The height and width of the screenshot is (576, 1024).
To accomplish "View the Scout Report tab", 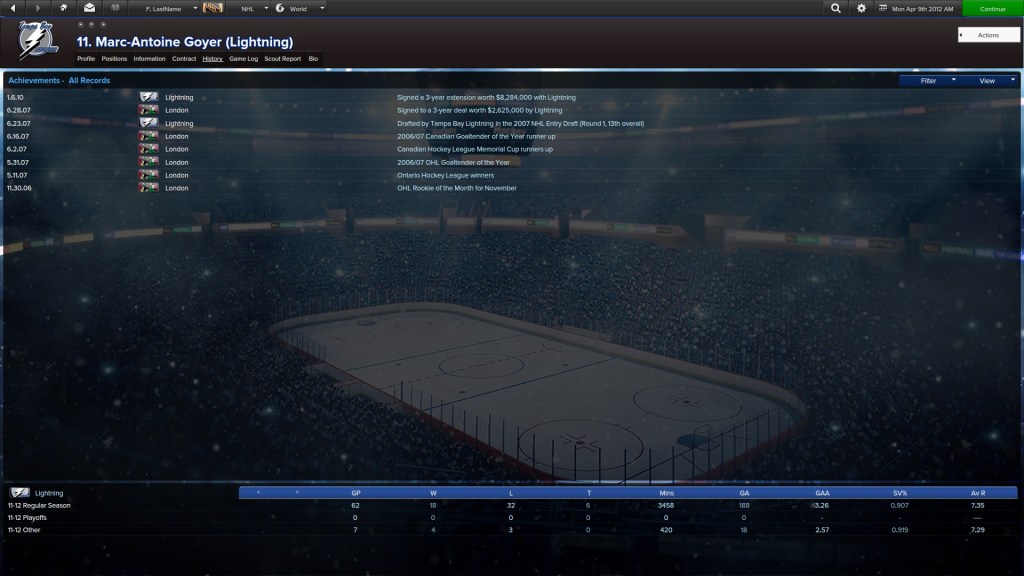I will tap(283, 59).
